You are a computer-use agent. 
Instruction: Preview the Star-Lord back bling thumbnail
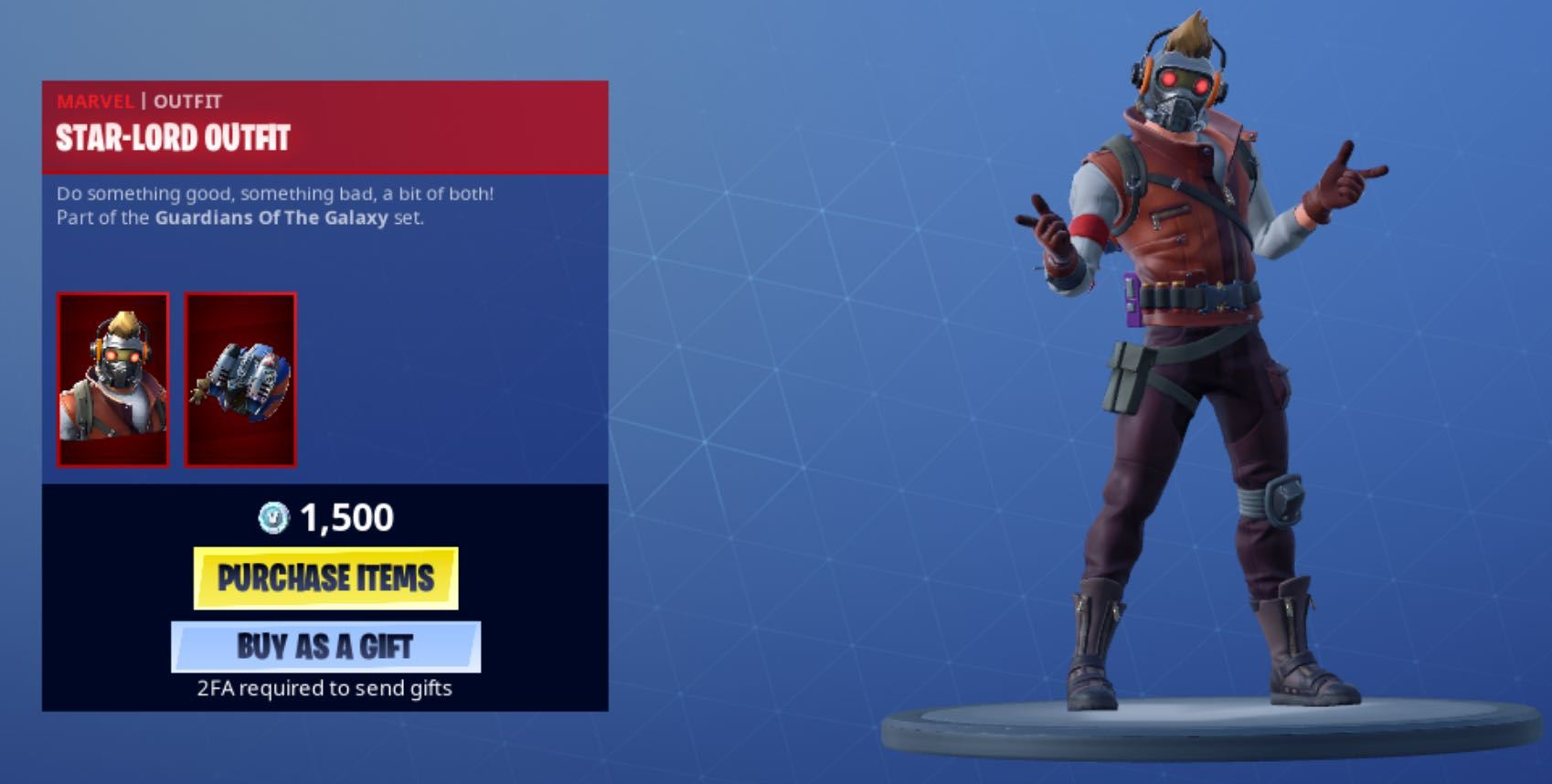pyautogui.click(x=240, y=379)
